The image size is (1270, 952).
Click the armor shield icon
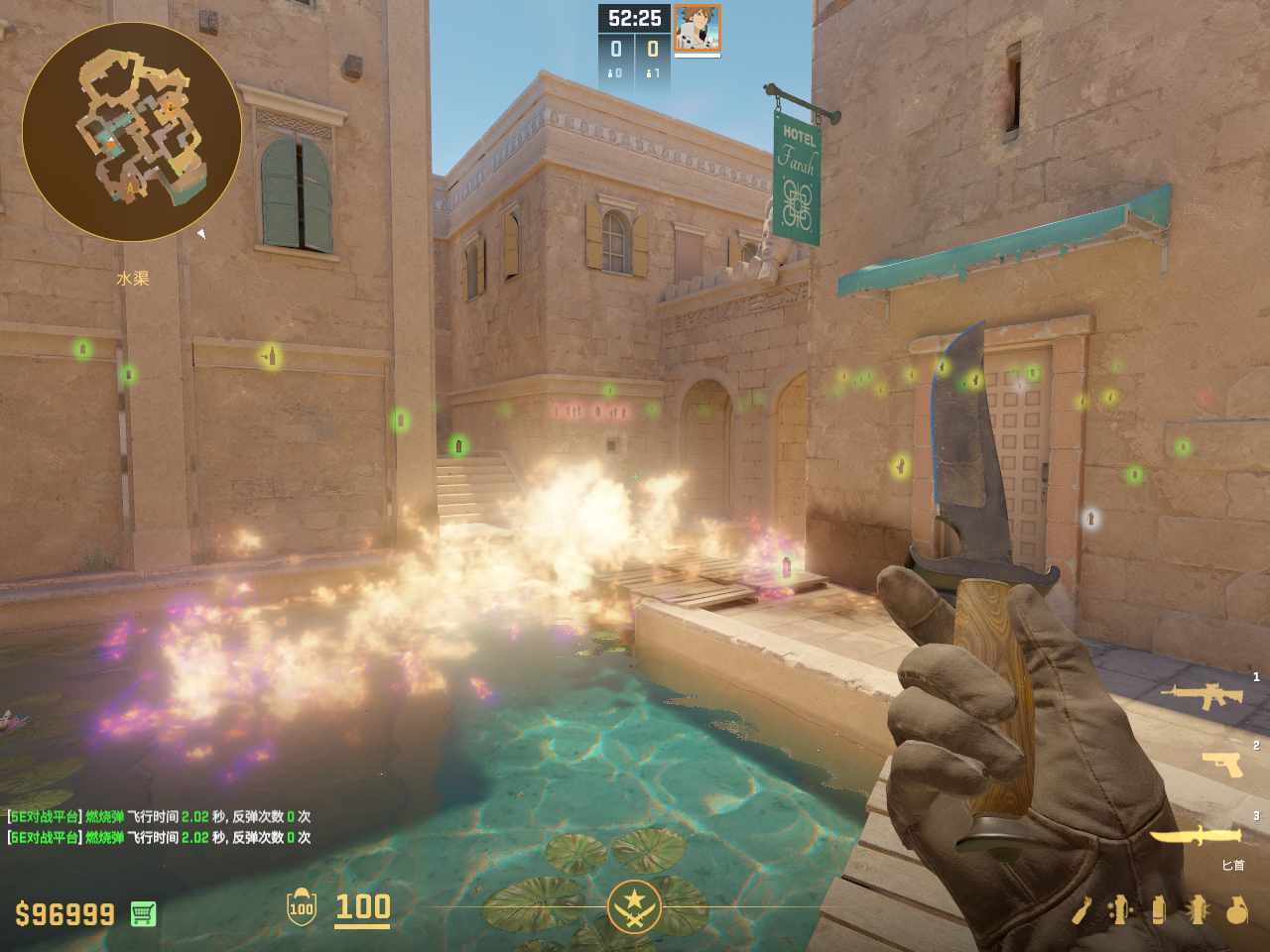pos(301,906)
